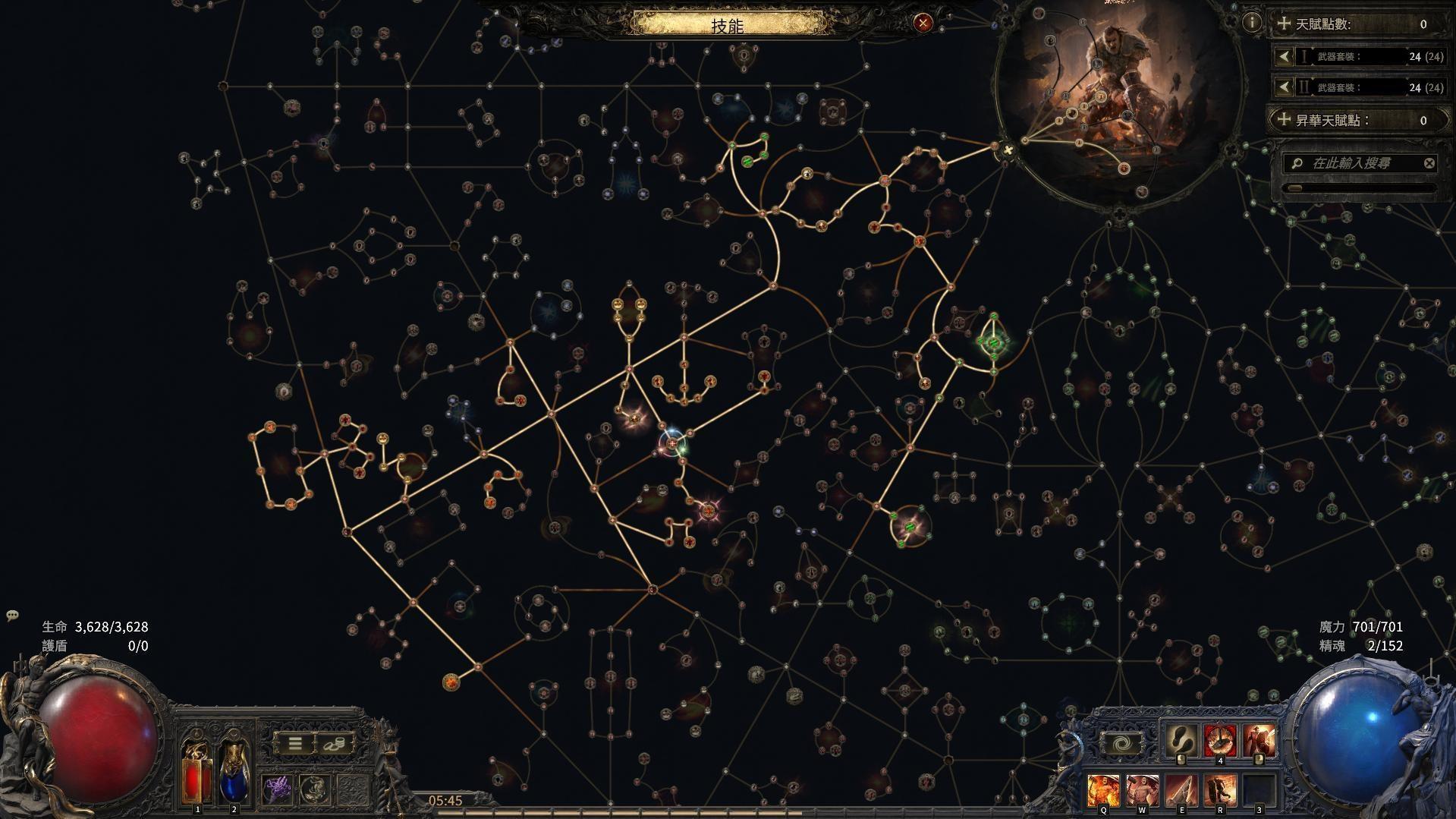Expand 天賦點數 with its plus icon
Image resolution: width=1456 pixels, height=819 pixels.
tap(1283, 24)
